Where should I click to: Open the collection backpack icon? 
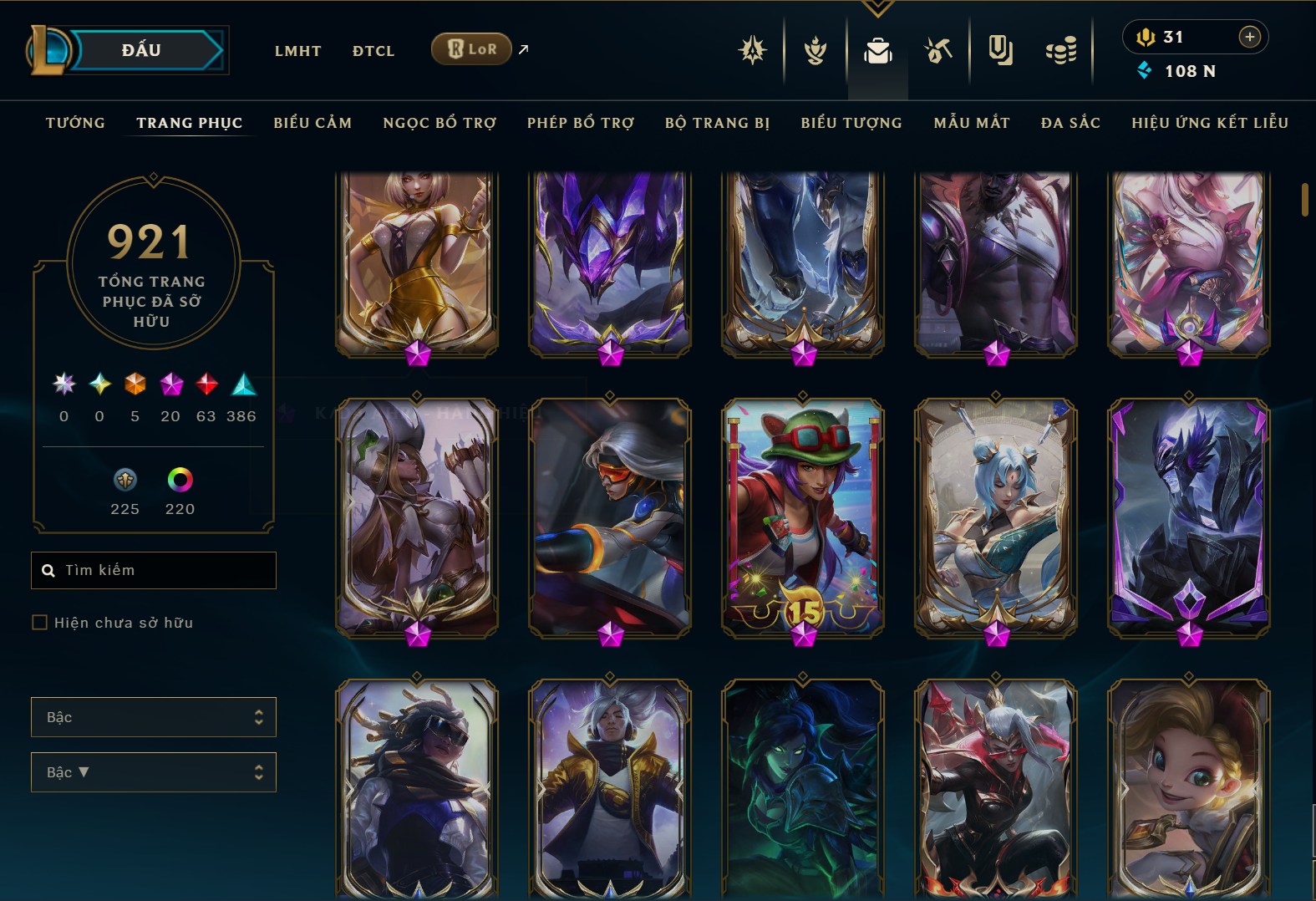877,51
